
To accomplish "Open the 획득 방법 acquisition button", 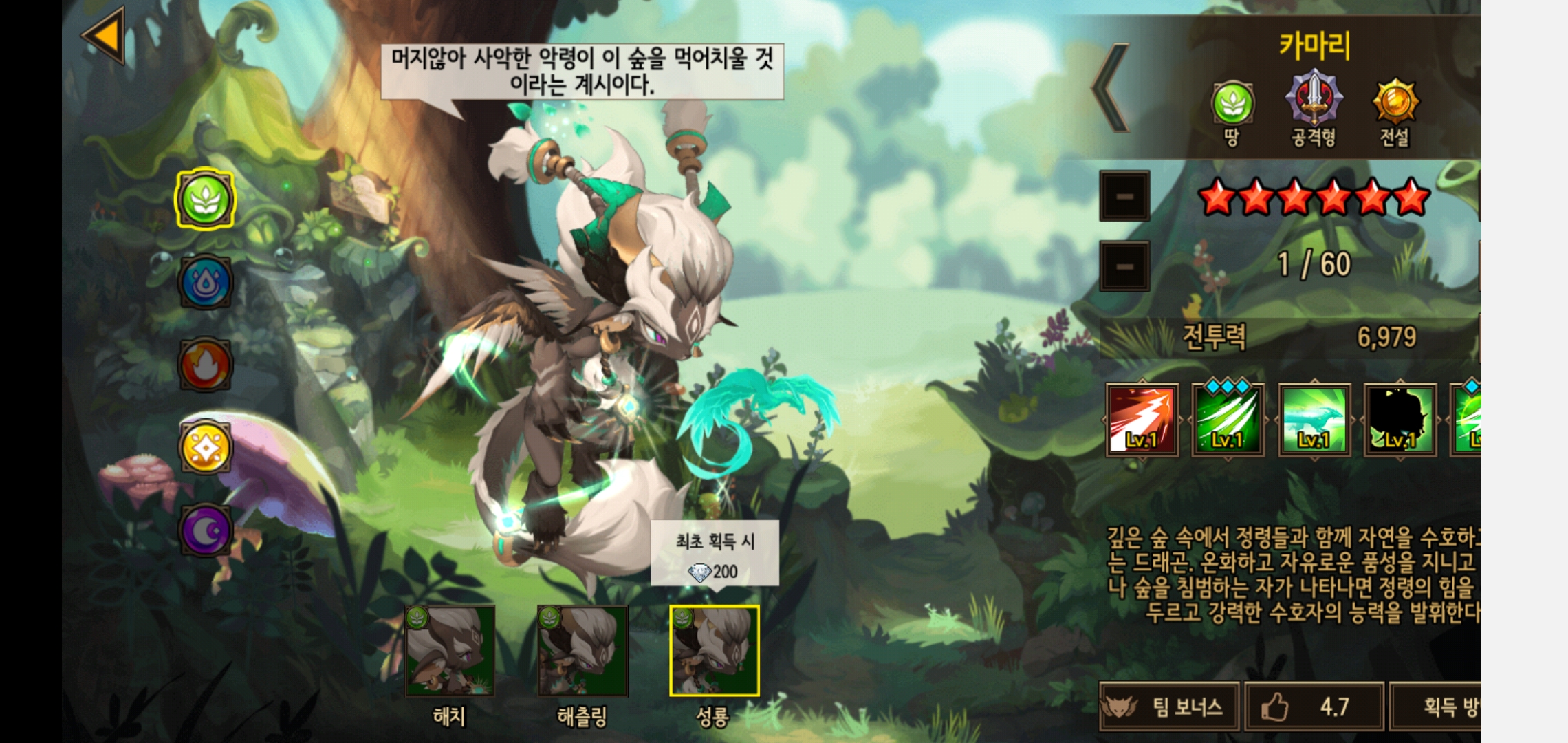I will (1437, 707).
